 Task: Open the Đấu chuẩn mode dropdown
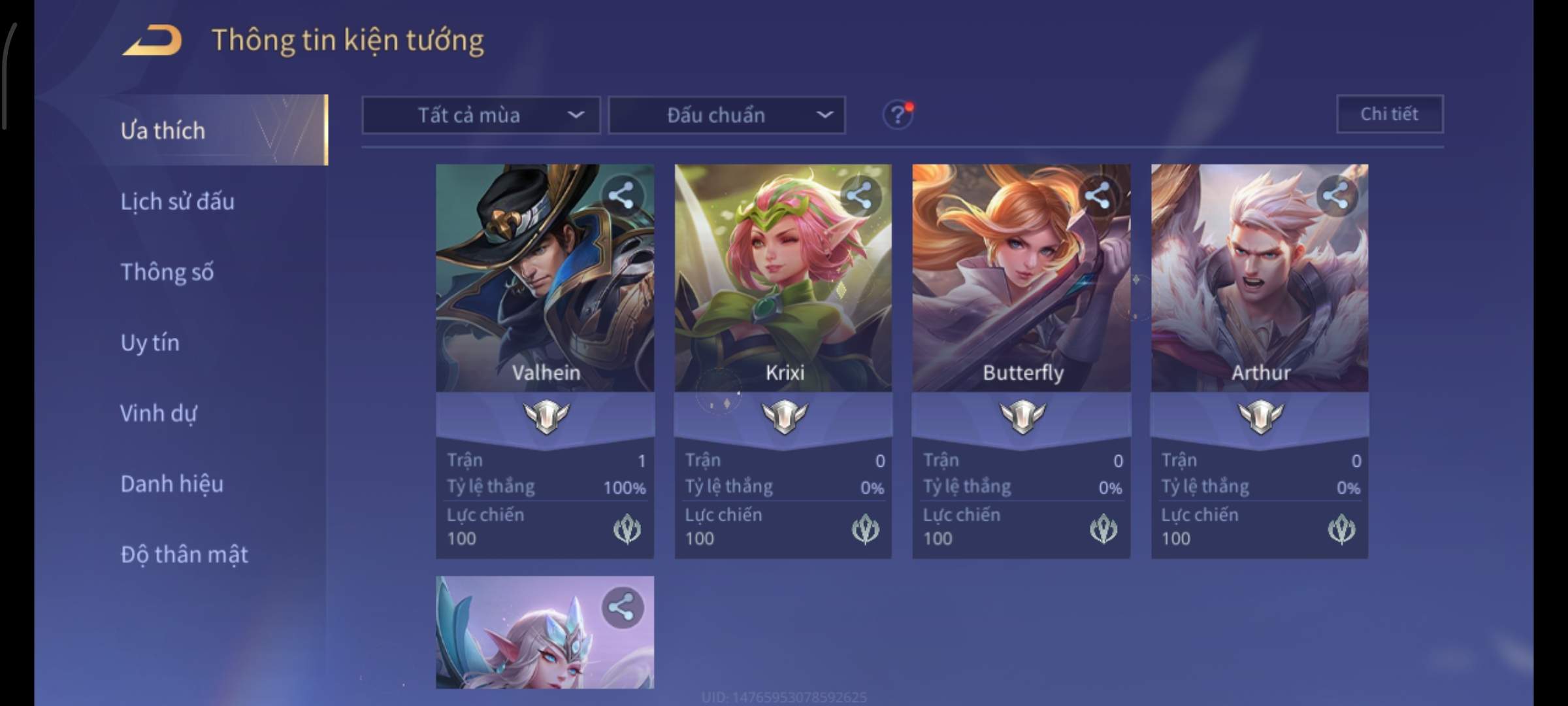[727, 116]
